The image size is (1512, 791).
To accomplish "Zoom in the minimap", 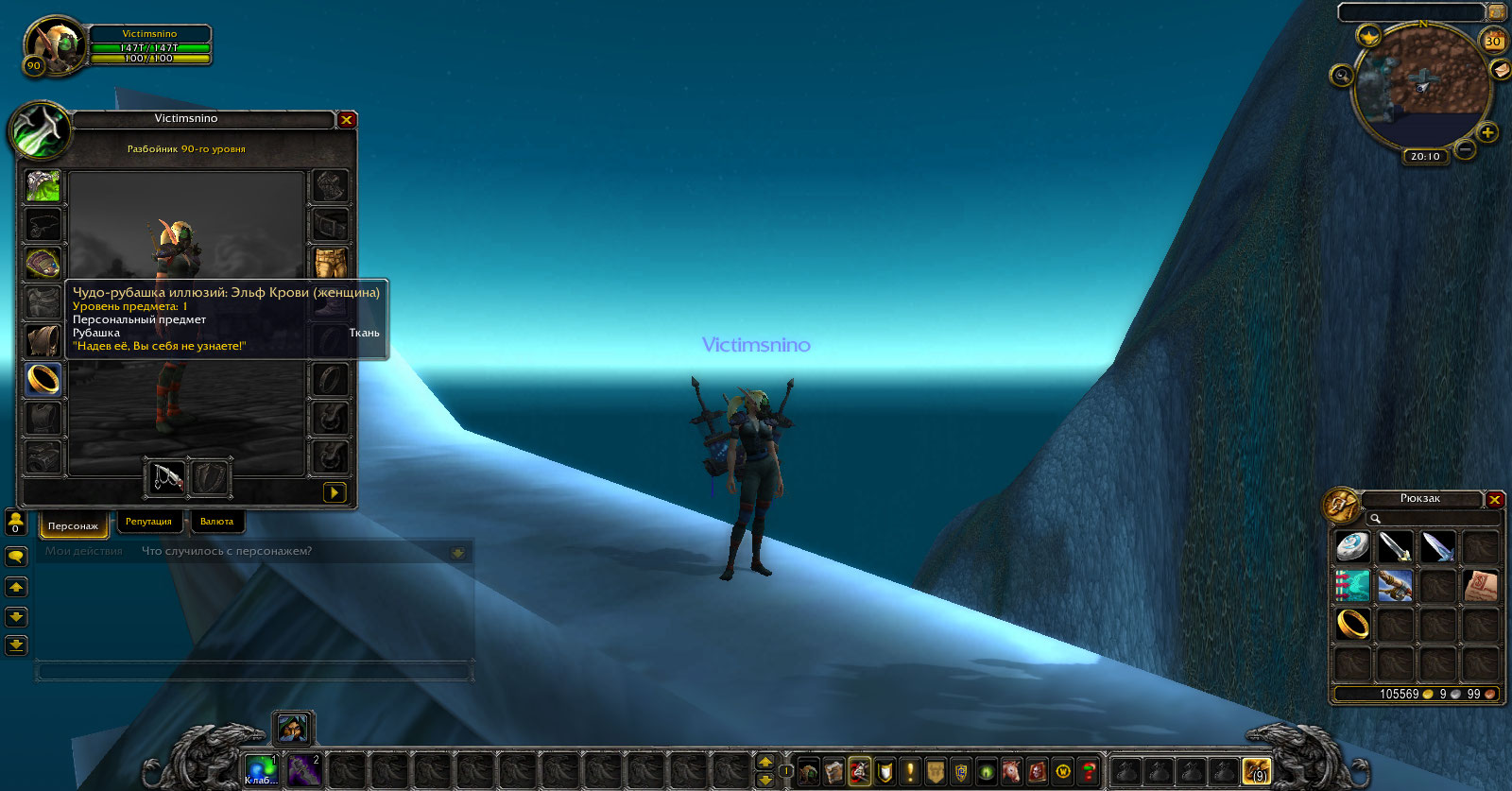I will tap(1487, 132).
